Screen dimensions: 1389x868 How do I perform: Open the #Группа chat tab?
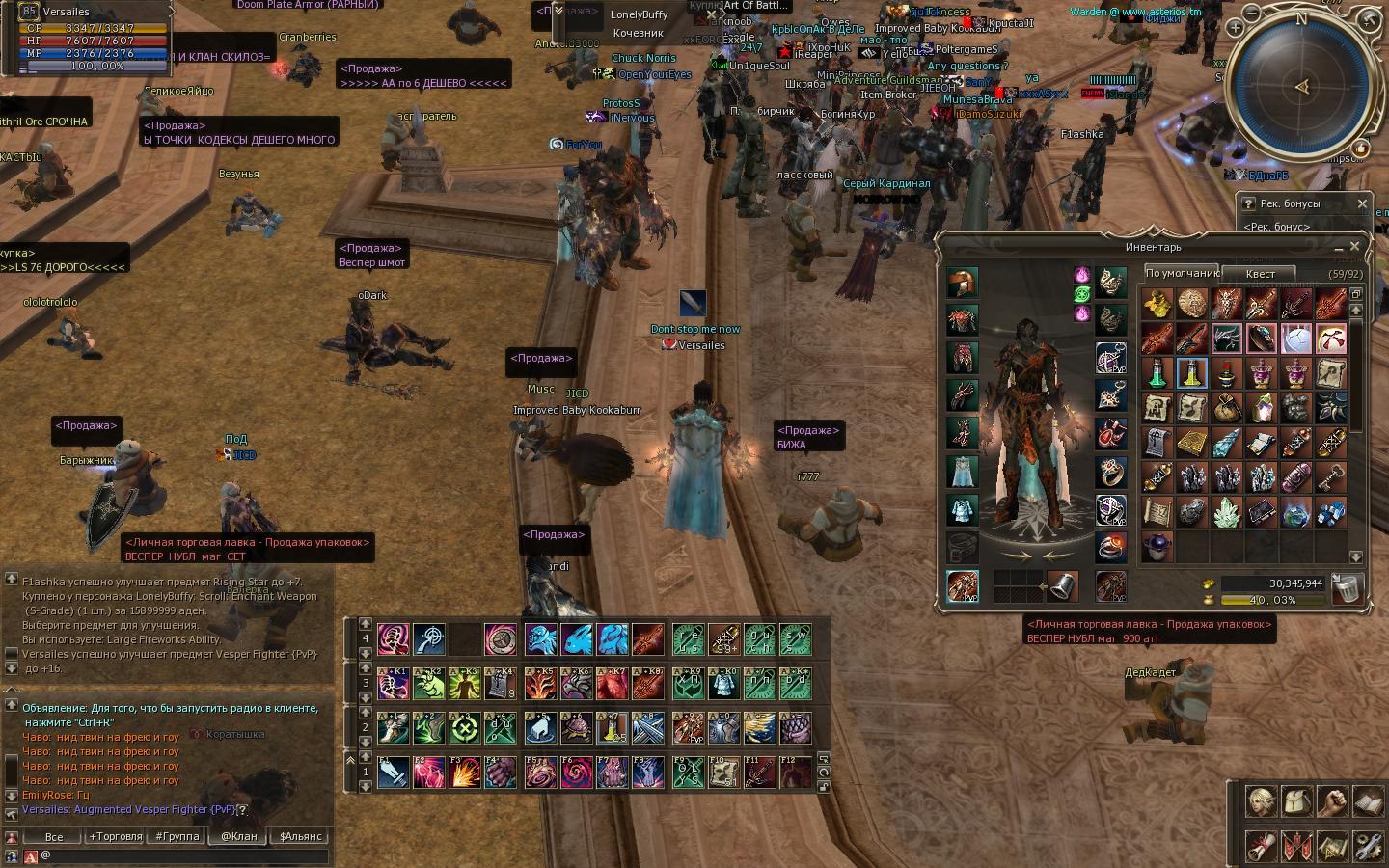[x=177, y=836]
